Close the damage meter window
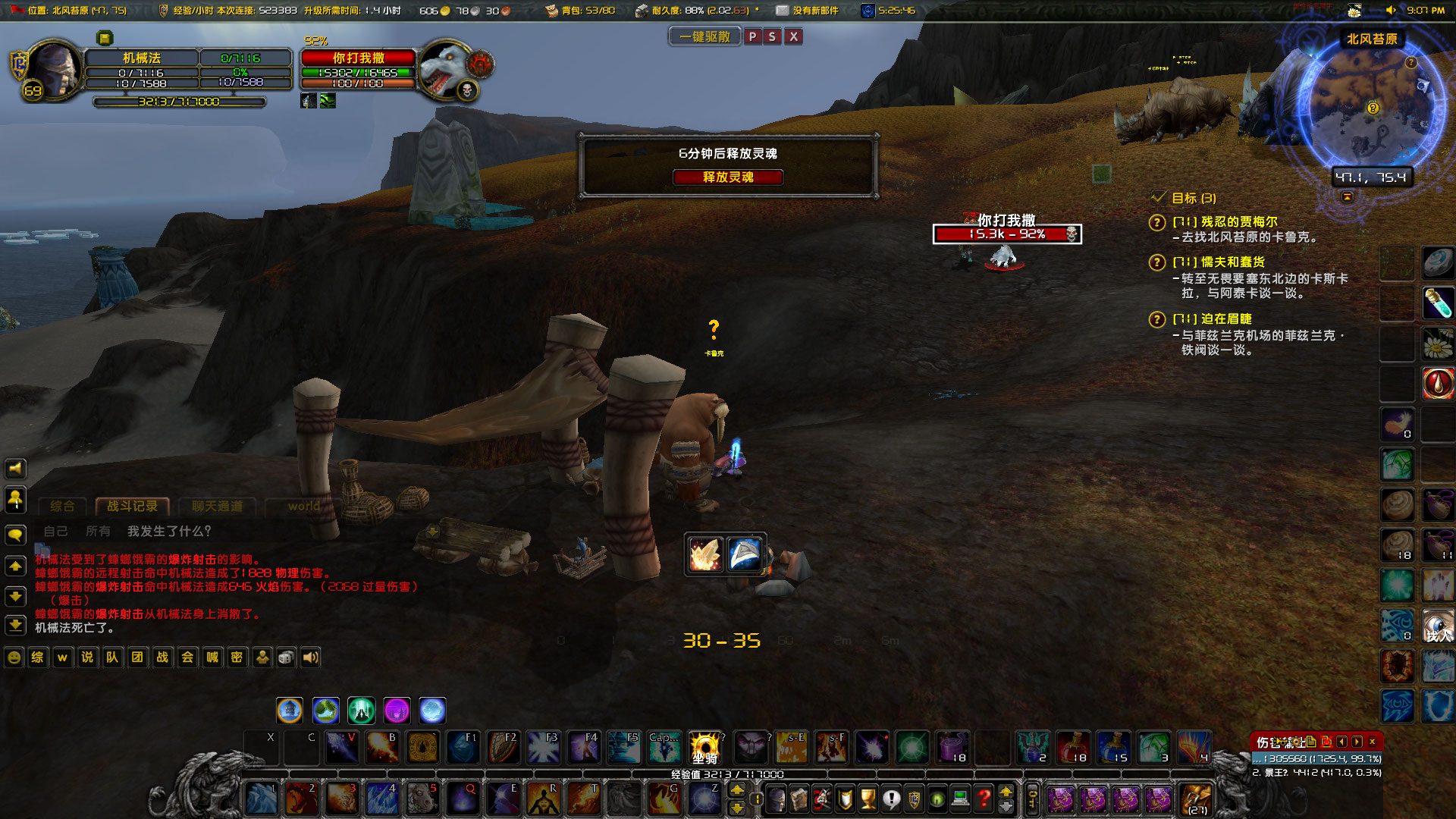 click(1372, 742)
